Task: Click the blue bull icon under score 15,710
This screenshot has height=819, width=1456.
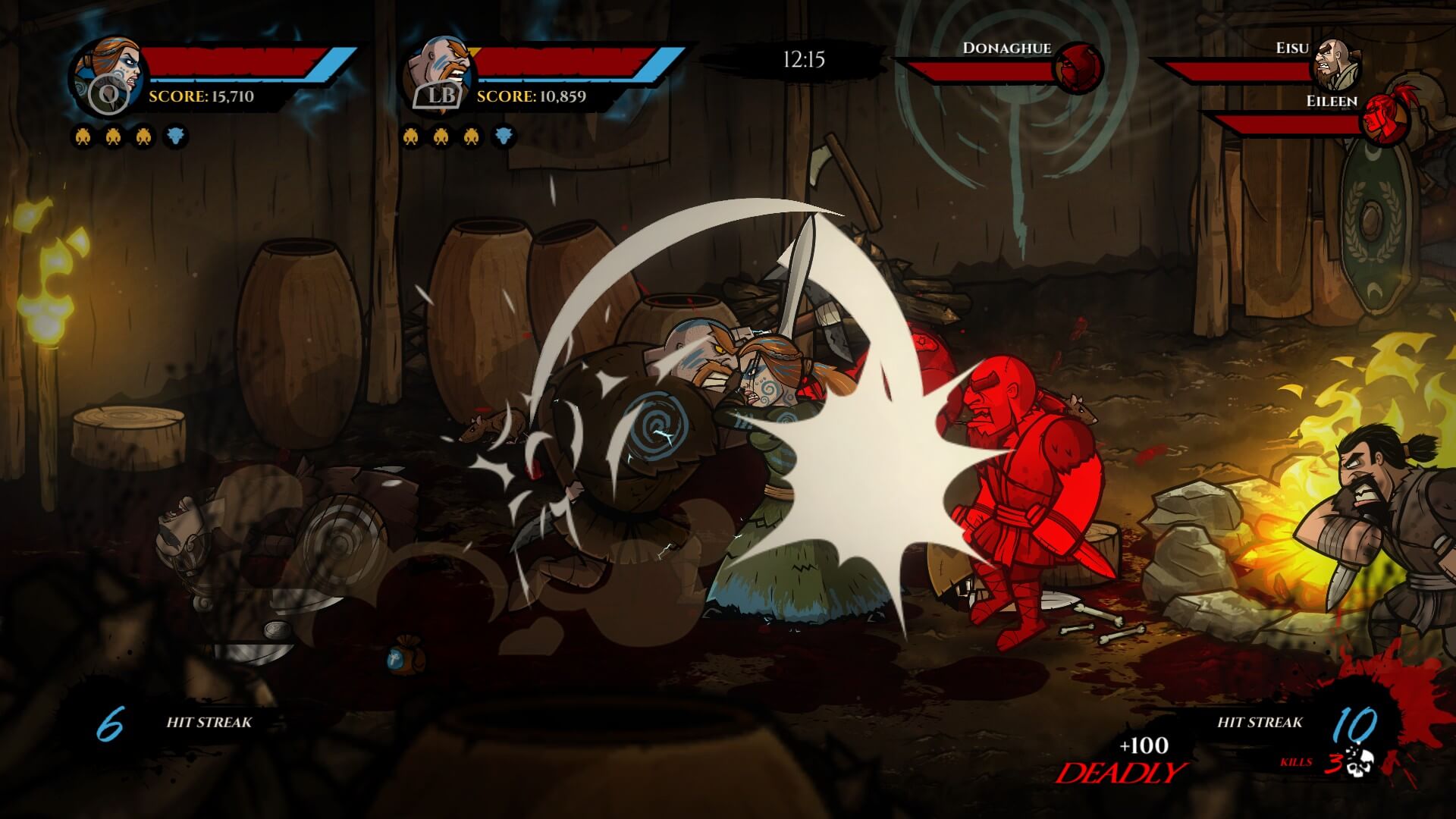Action: click(x=175, y=137)
